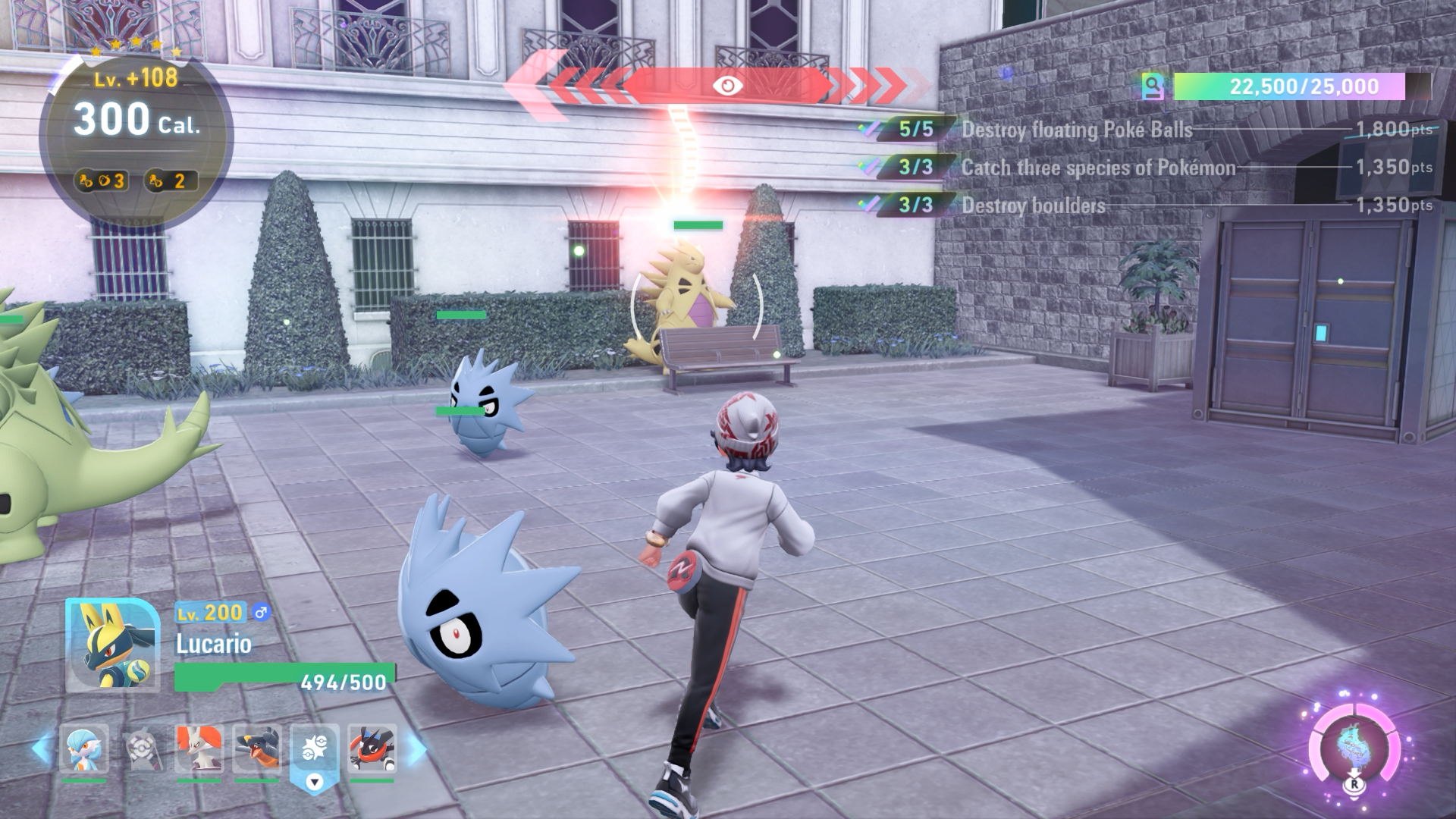Viewport: 1456px width, 819px height.
Task: Choose Delphox from the party bar
Action: pyautogui.click(x=199, y=749)
